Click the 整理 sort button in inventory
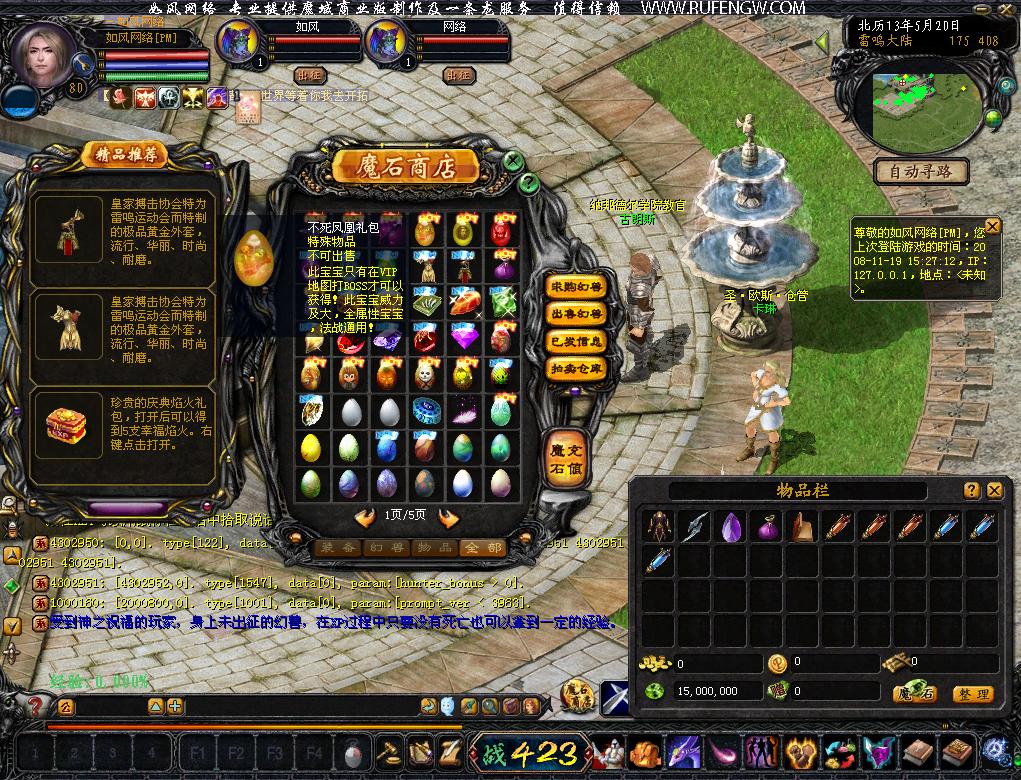 (x=971, y=693)
